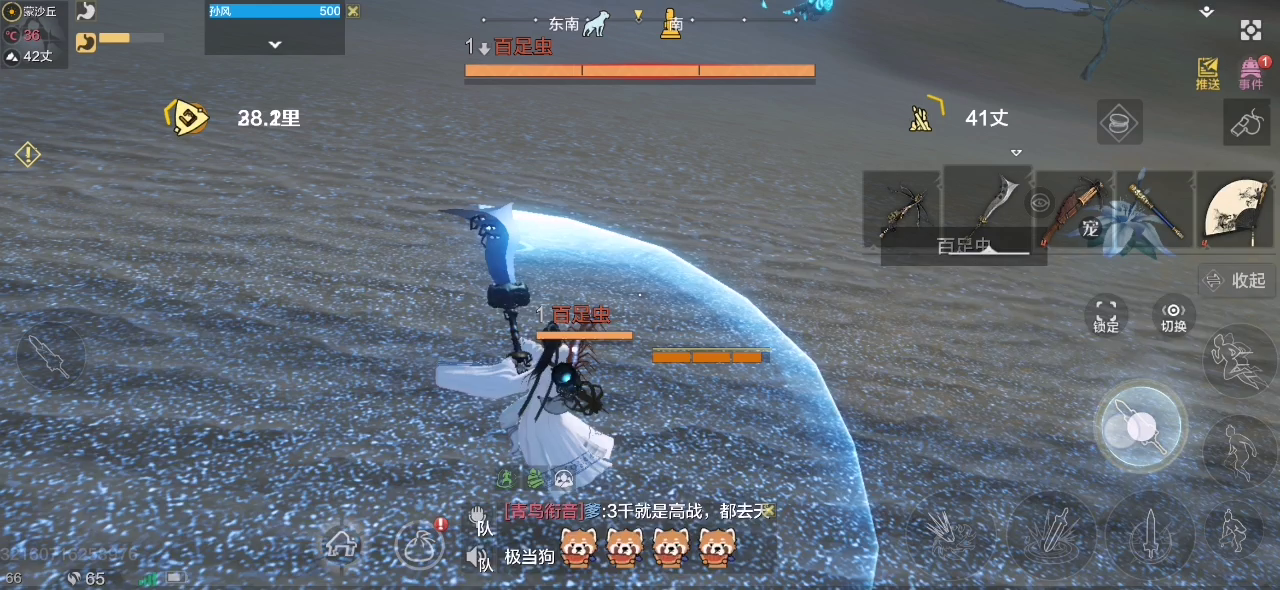The image size is (1280, 590).
Task: Open the pouch bag with red alert
Action: tap(420, 546)
